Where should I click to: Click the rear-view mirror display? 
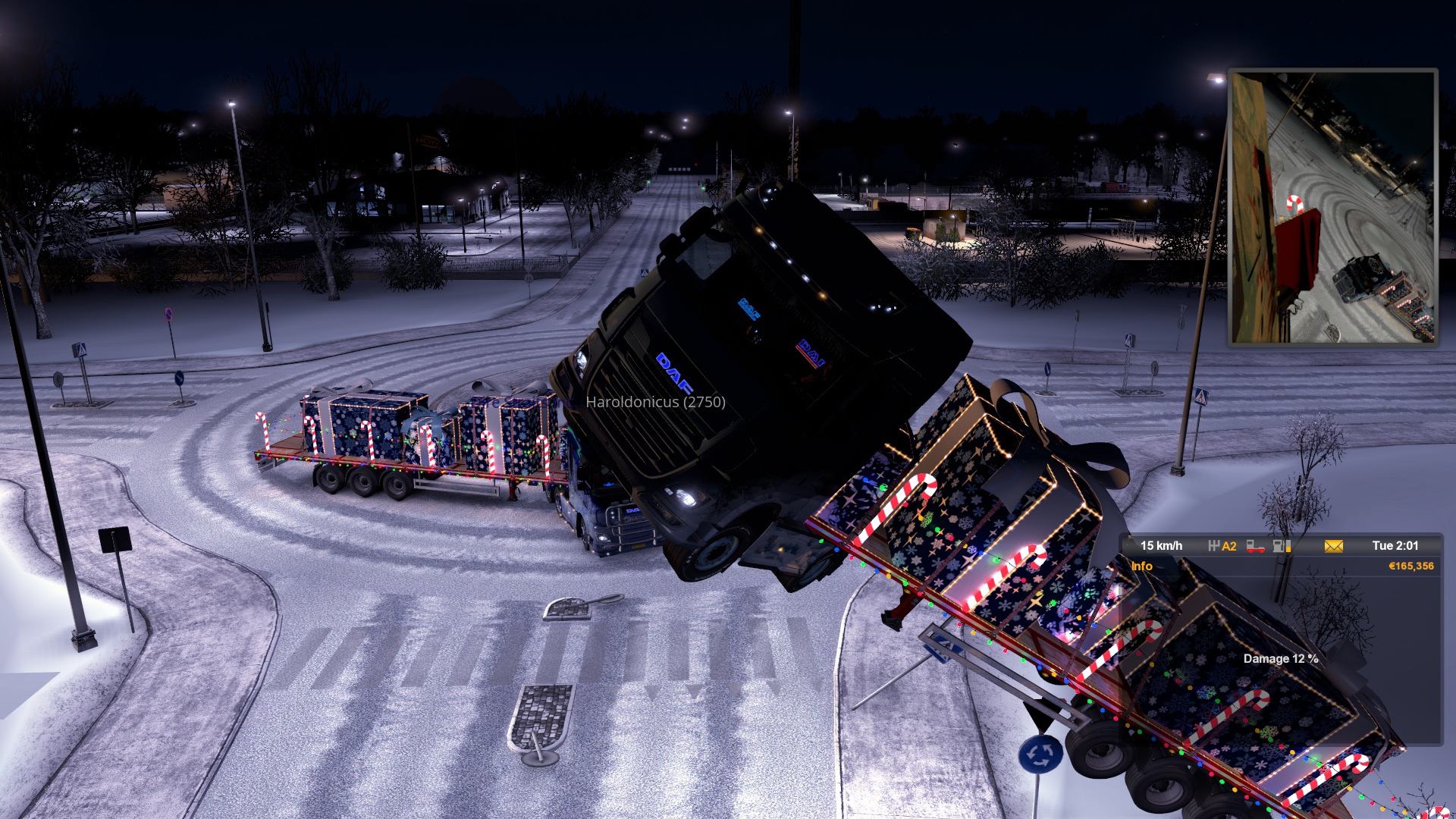point(1332,208)
